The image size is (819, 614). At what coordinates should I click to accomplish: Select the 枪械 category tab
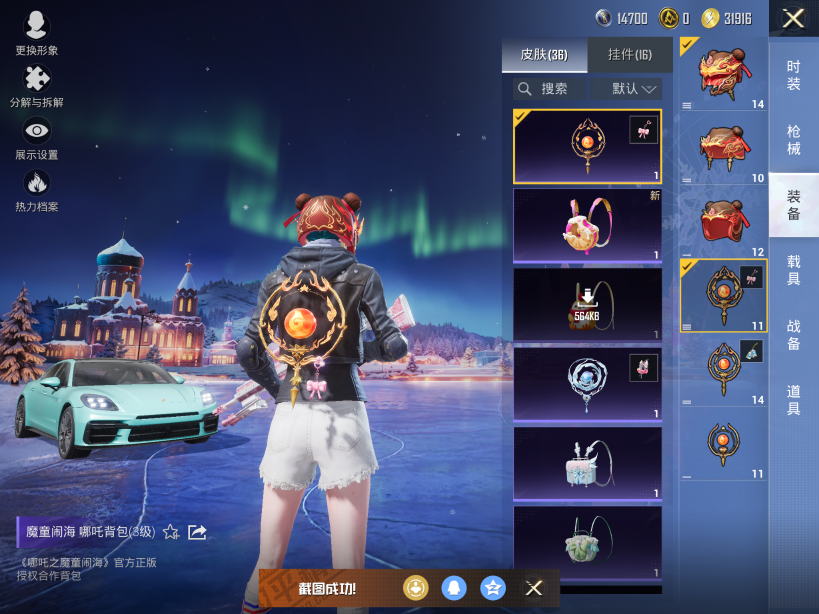[x=793, y=140]
